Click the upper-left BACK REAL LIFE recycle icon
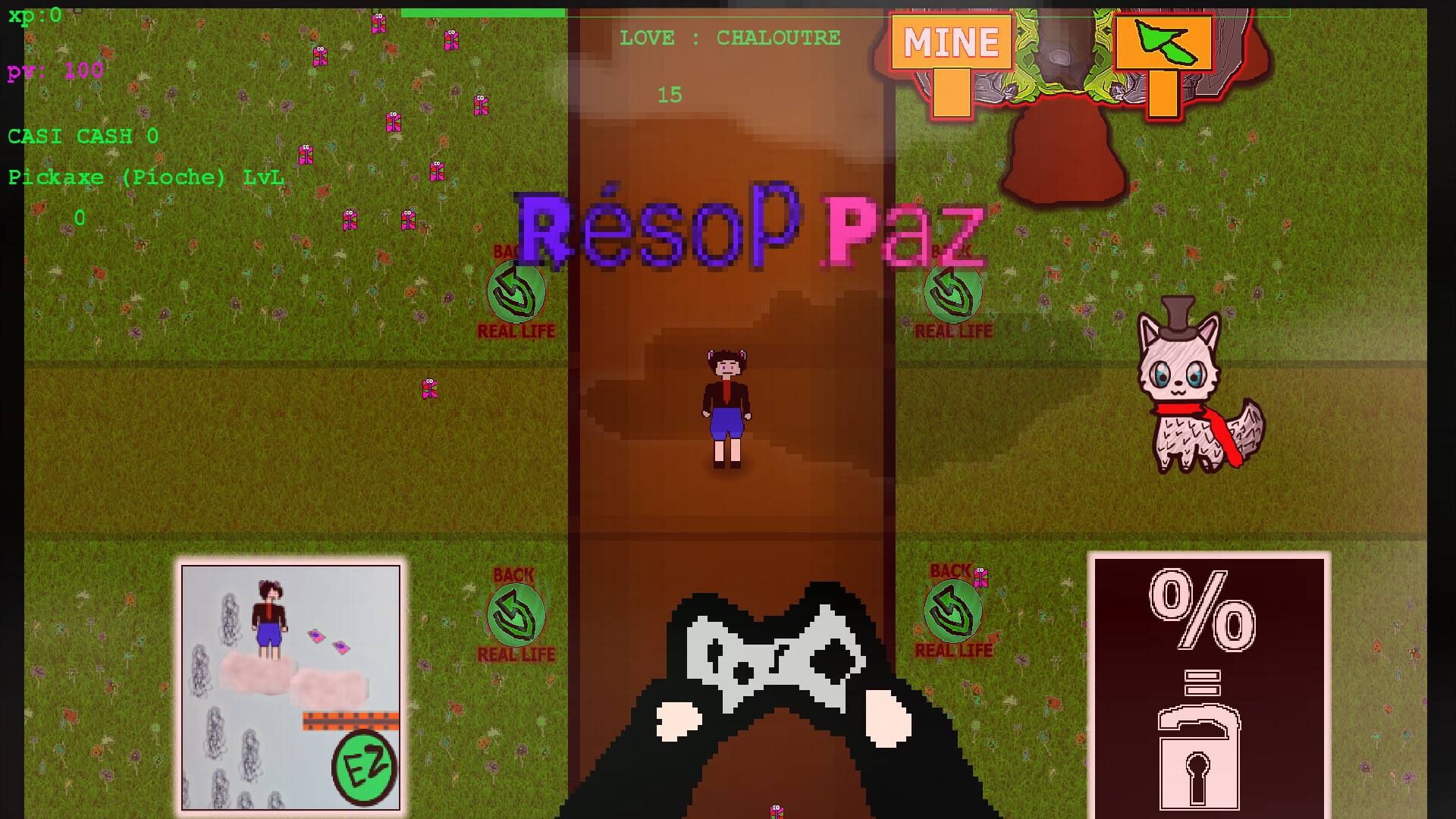Image resolution: width=1456 pixels, height=819 pixels. pos(516,292)
